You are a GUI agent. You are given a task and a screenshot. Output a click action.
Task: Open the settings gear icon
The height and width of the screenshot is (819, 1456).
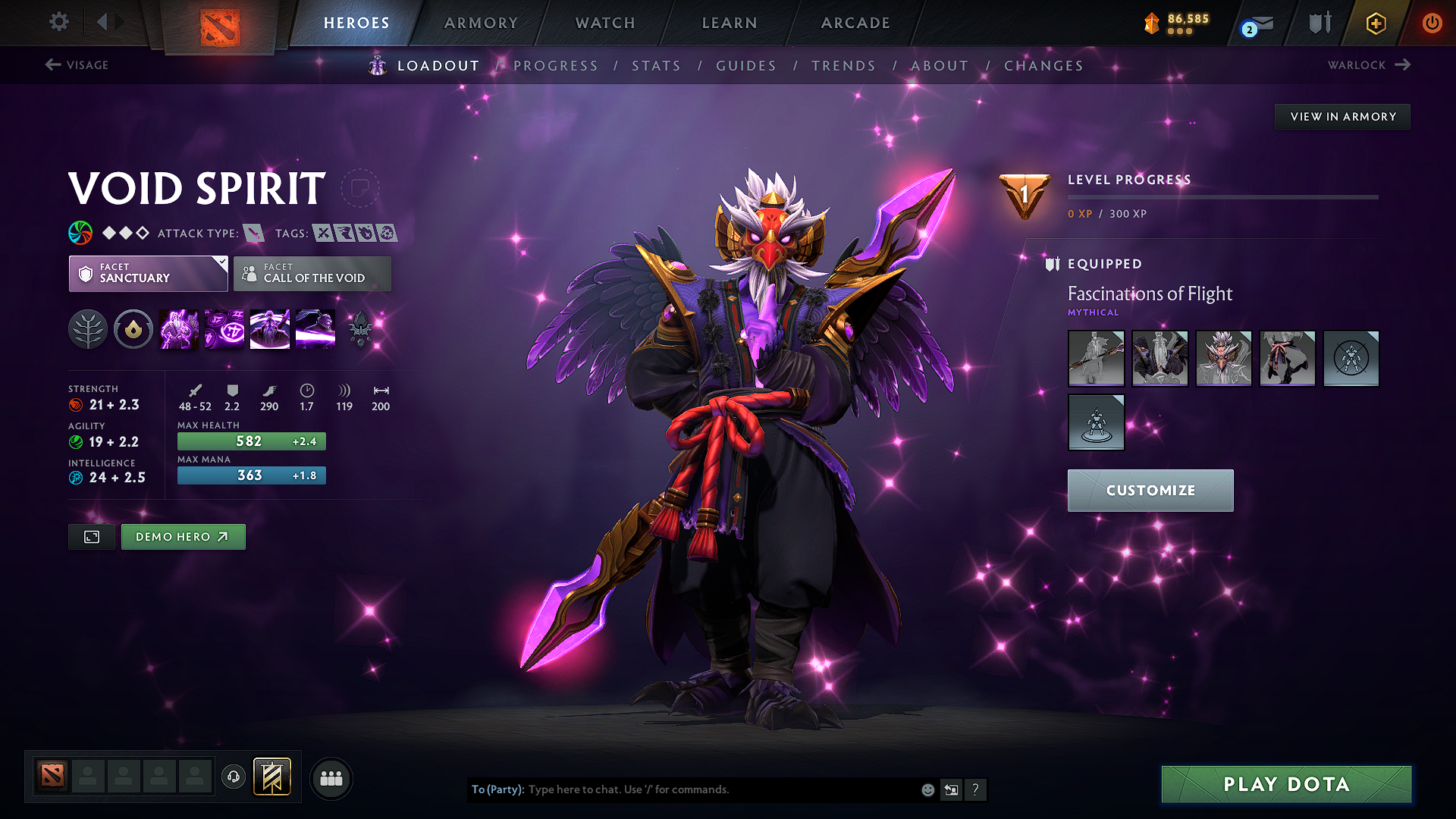pos(58,22)
